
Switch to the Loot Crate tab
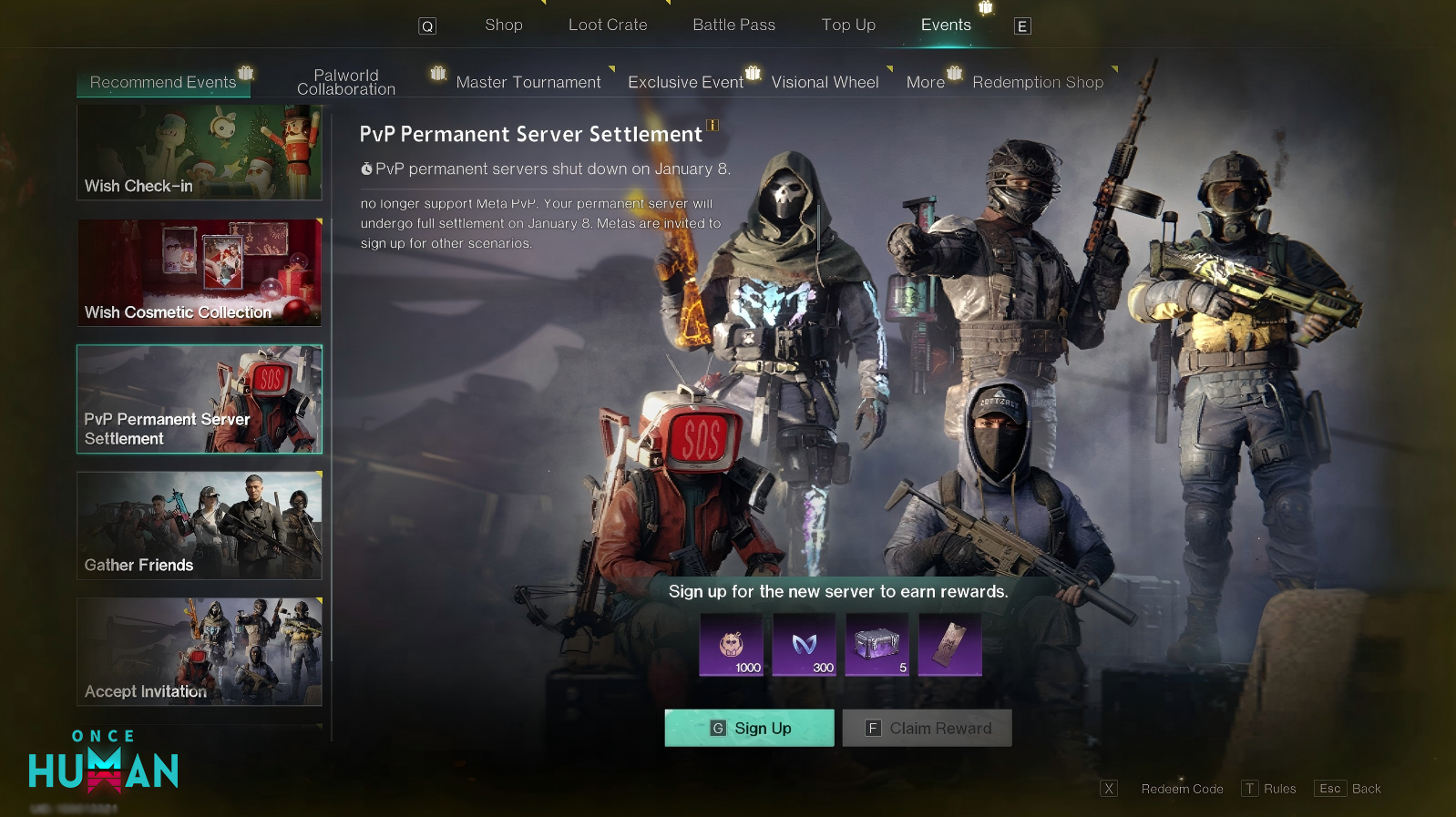click(608, 26)
